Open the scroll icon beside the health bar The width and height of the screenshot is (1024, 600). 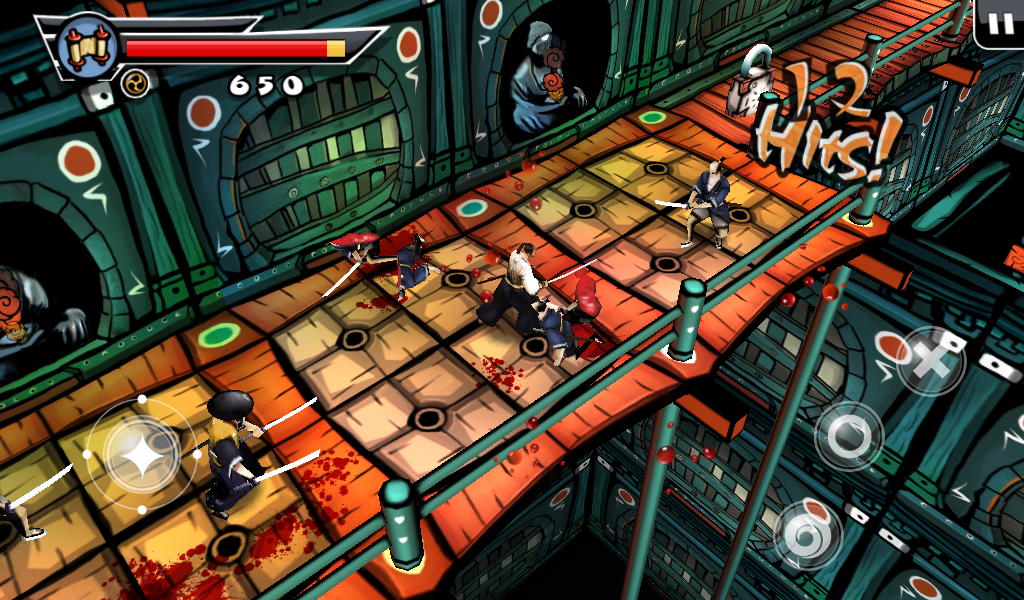click(84, 46)
